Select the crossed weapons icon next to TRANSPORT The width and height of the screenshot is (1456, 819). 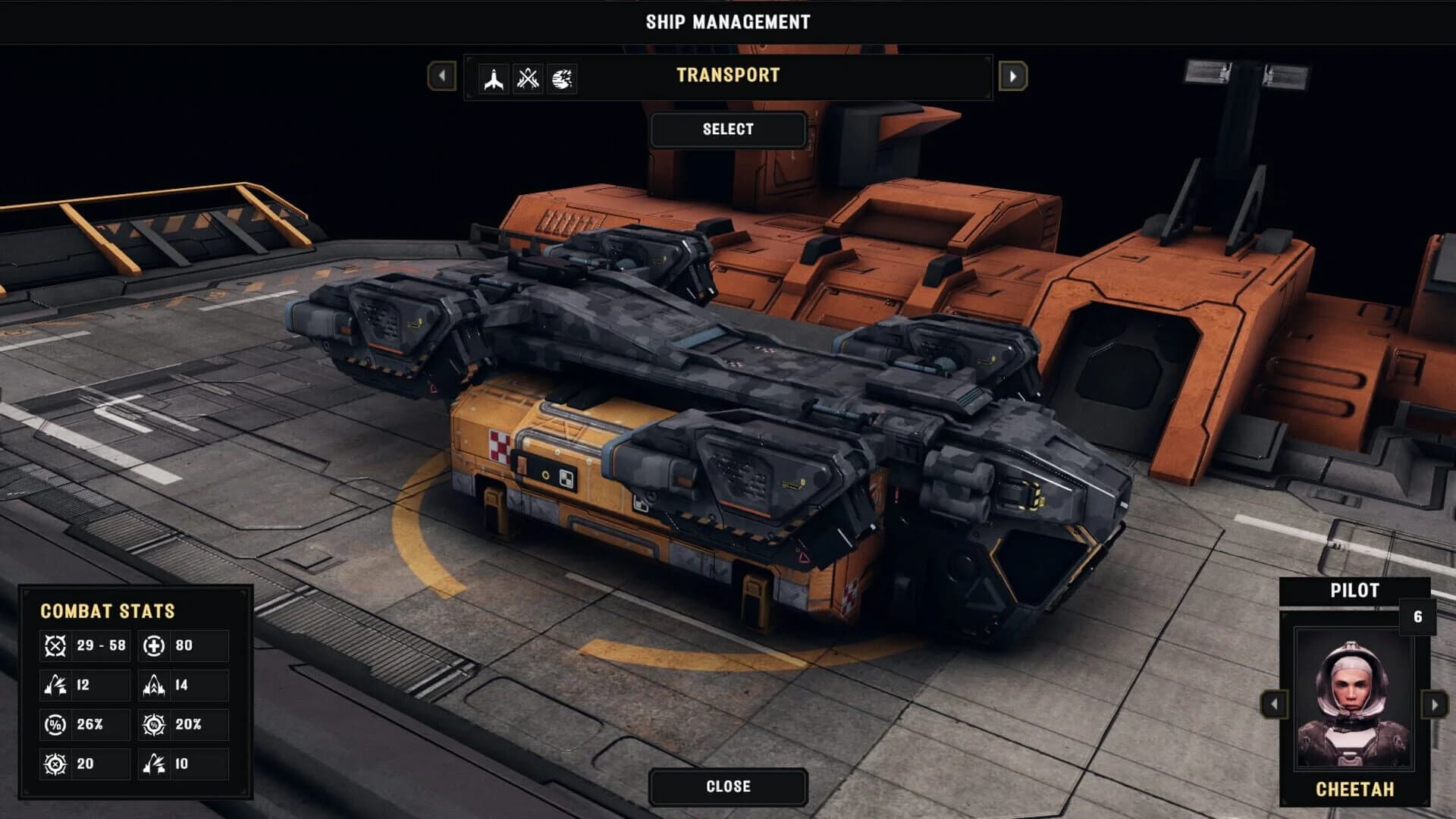[x=529, y=80]
